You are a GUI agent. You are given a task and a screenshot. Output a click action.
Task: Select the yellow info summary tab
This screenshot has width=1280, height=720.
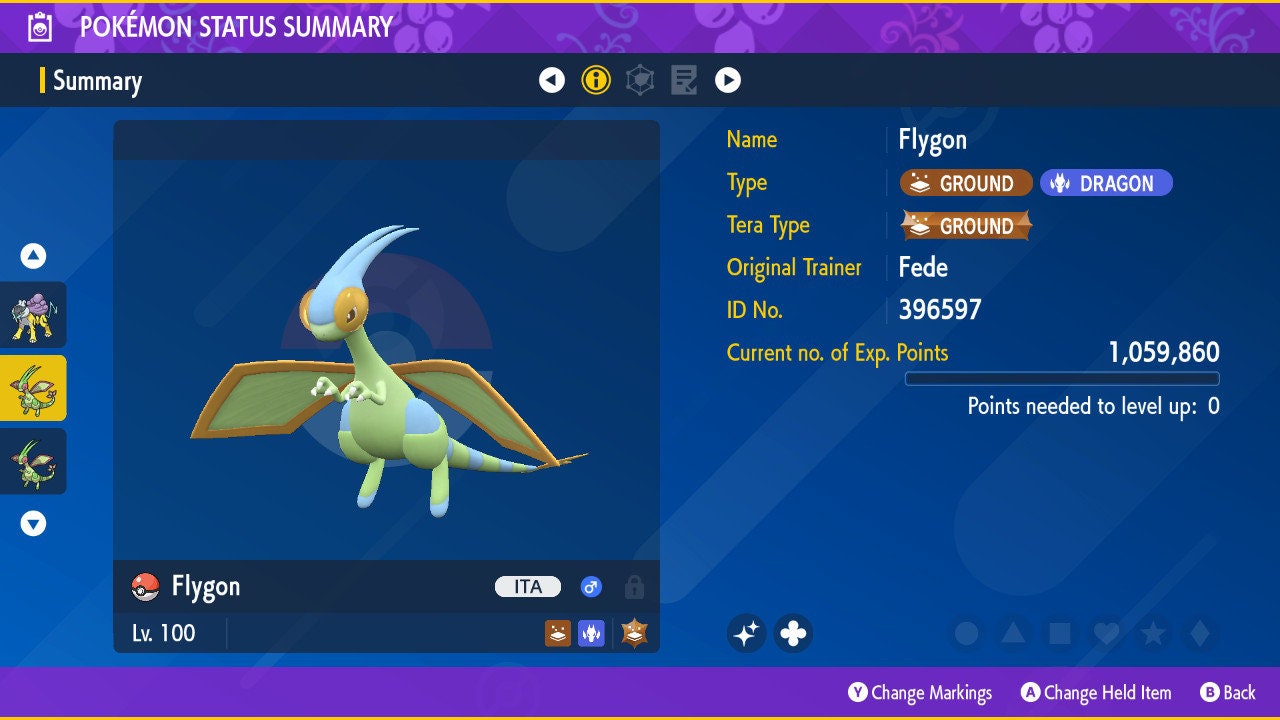tap(596, 80)
